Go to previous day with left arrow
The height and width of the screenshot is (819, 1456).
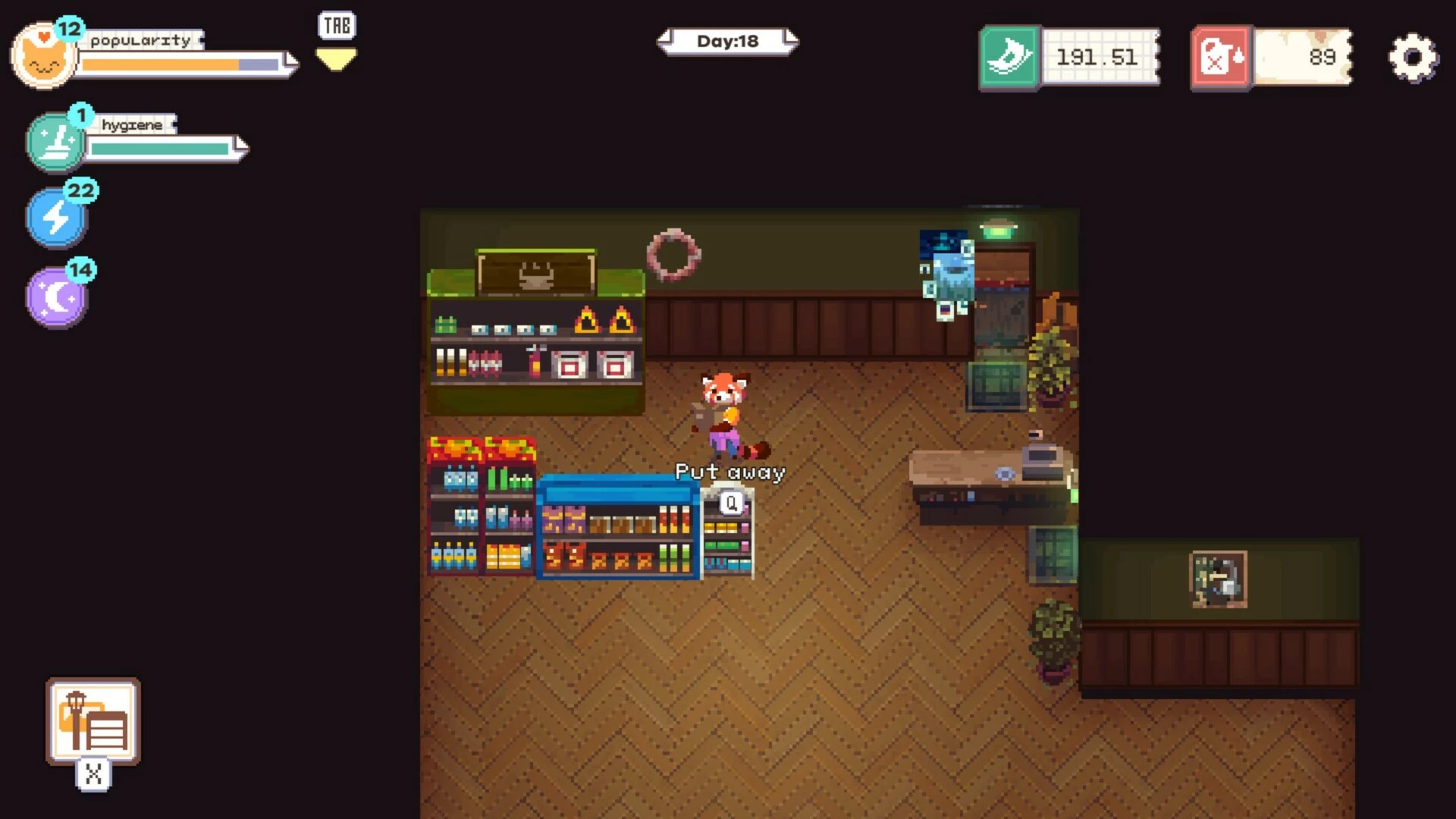click(665, 39)
